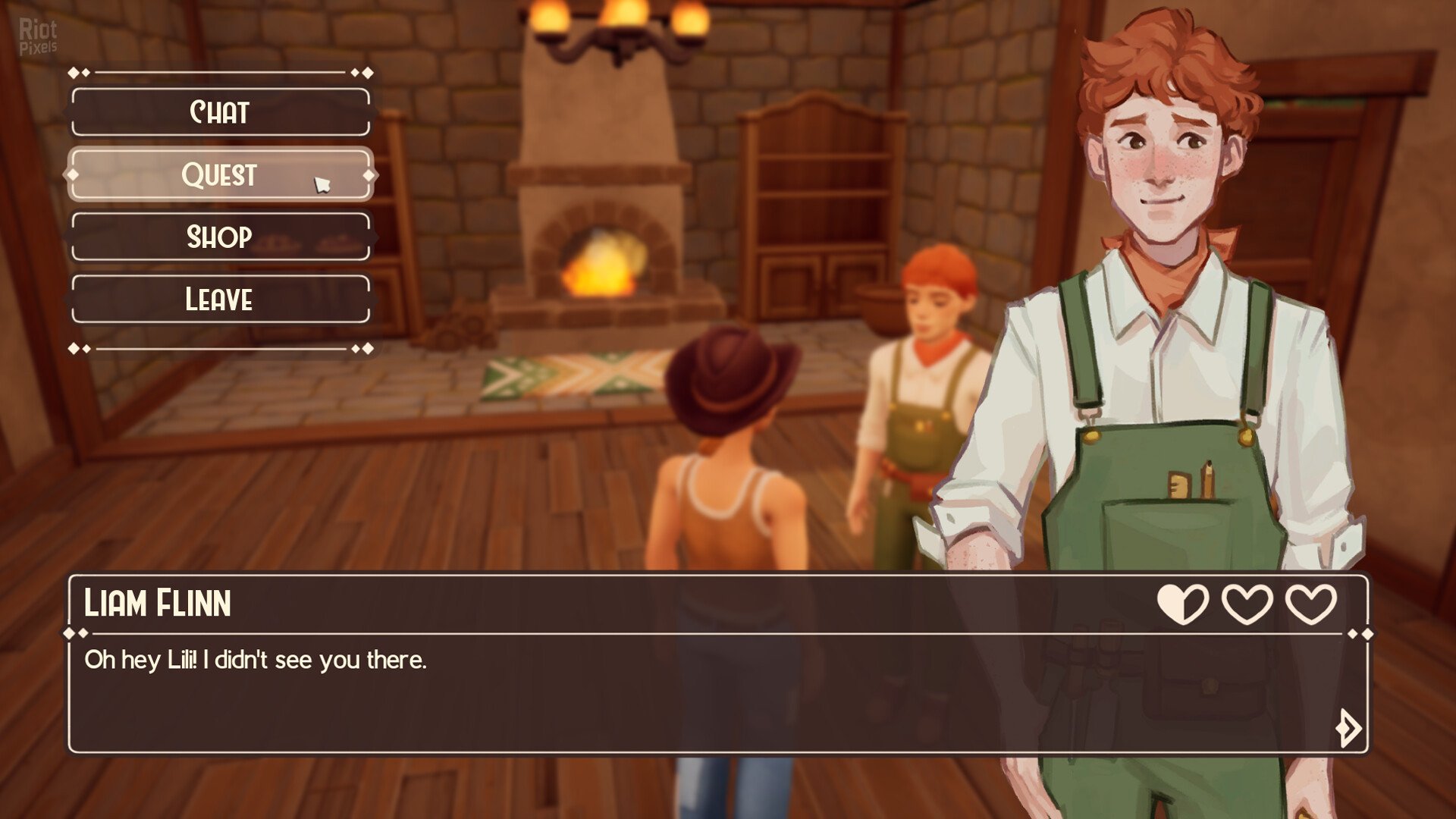Open Liam's Shop
The height and width of the screenshot is (819, 1456).
pos(220,237)
